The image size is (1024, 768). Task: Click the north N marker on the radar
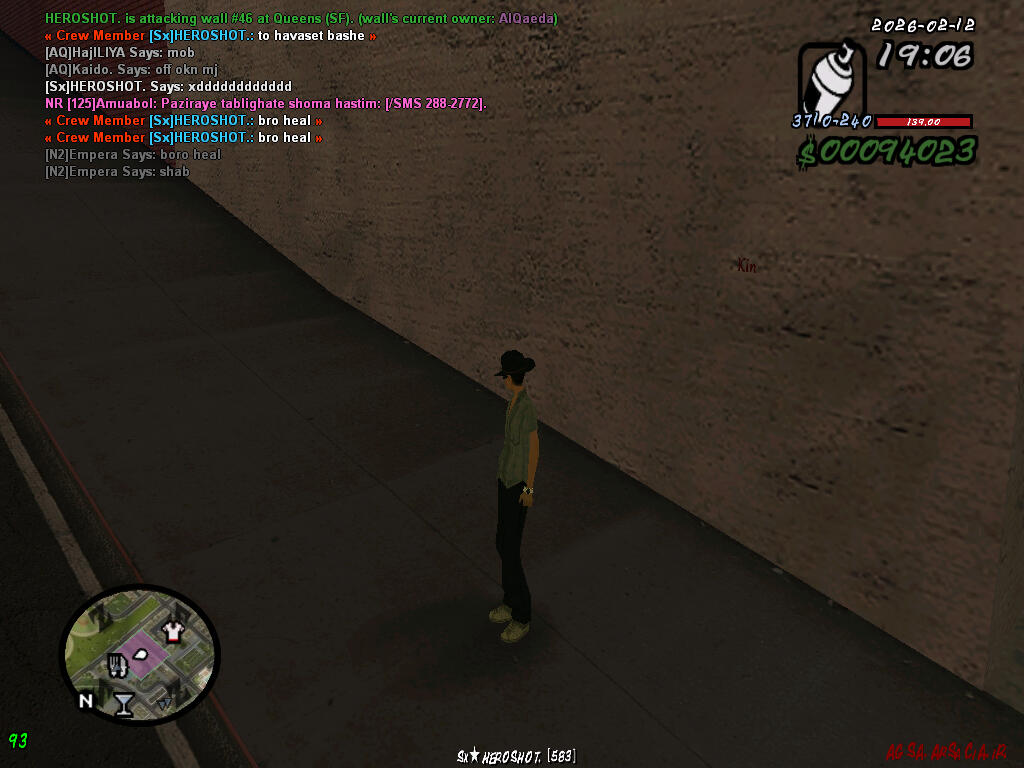click(86, 701)
